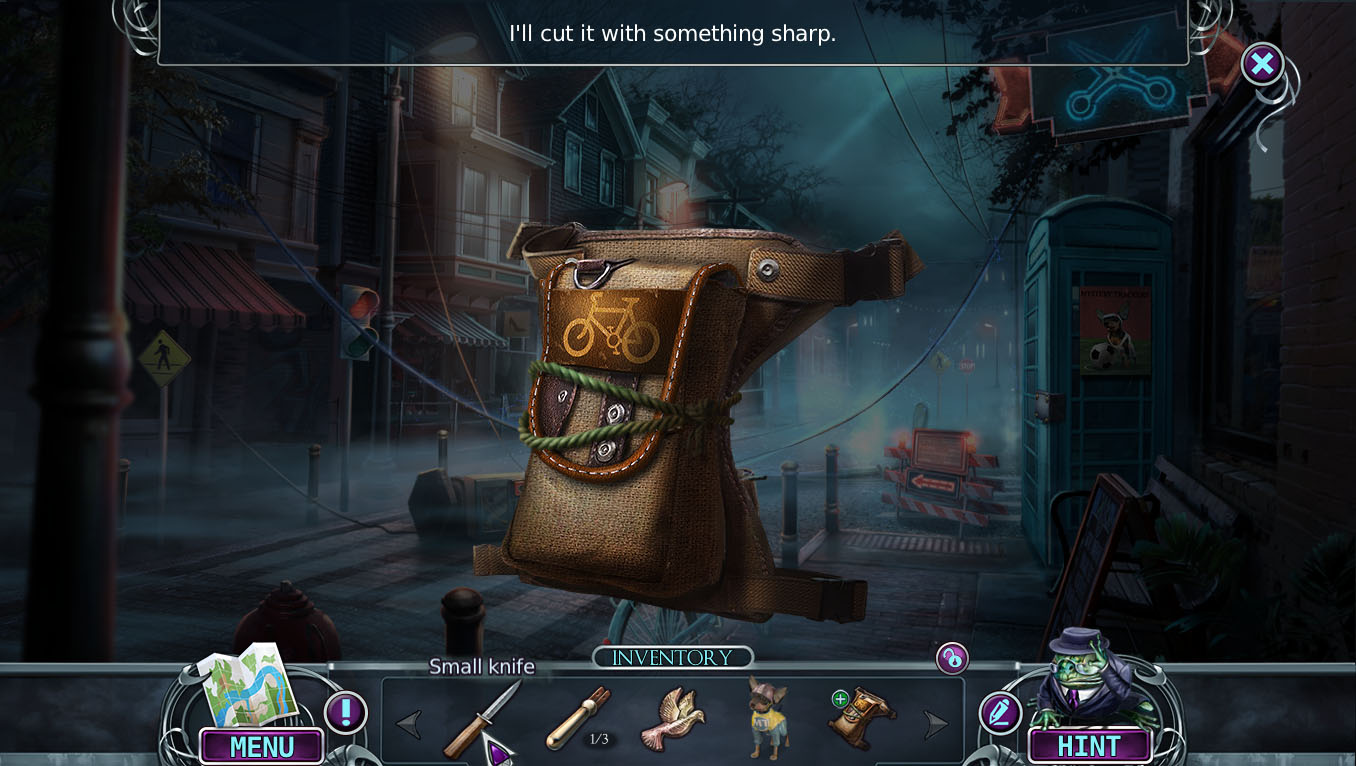Click the exclamation mark objectives icon
The width and height of the screenshot is (1356, 766).
(346, 713)
